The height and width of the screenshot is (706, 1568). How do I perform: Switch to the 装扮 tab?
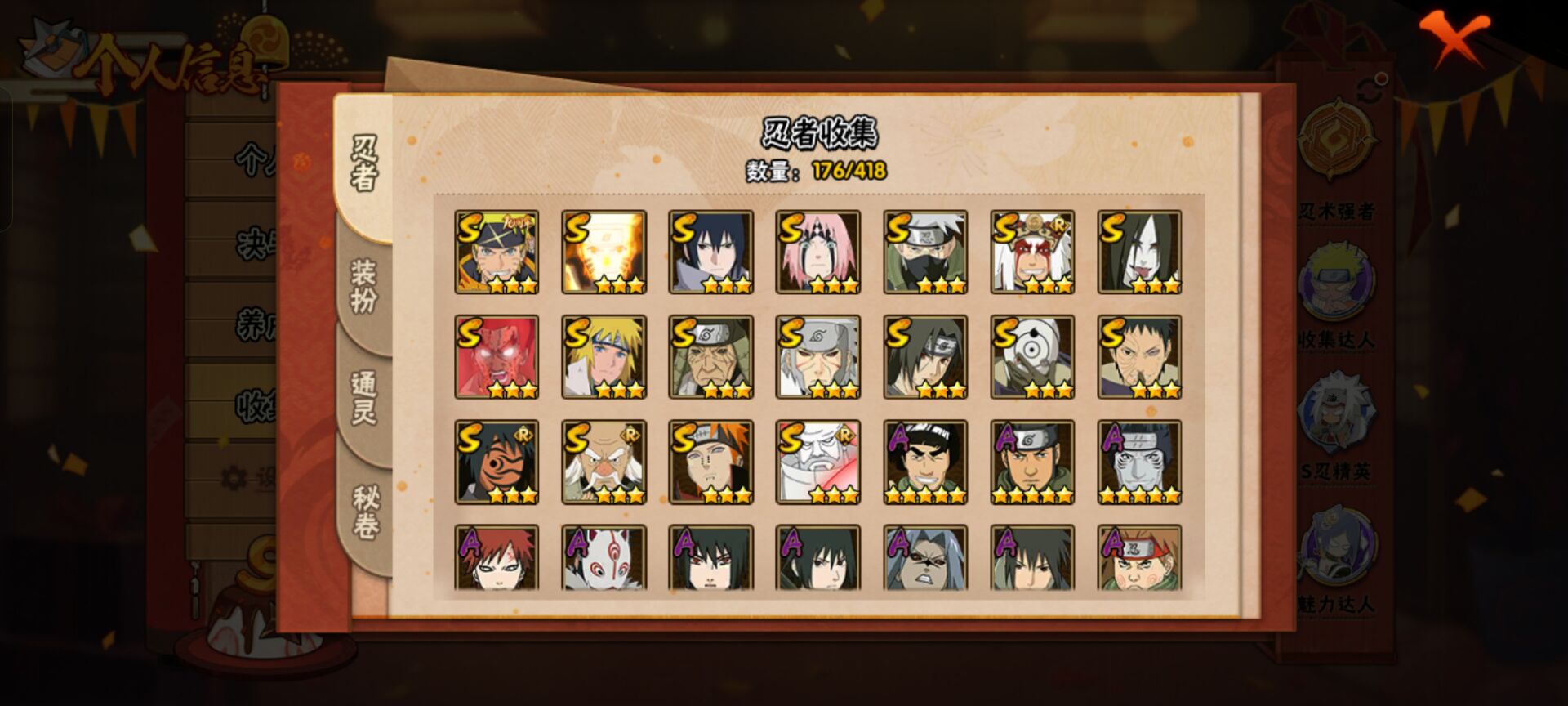pos(365,279)
